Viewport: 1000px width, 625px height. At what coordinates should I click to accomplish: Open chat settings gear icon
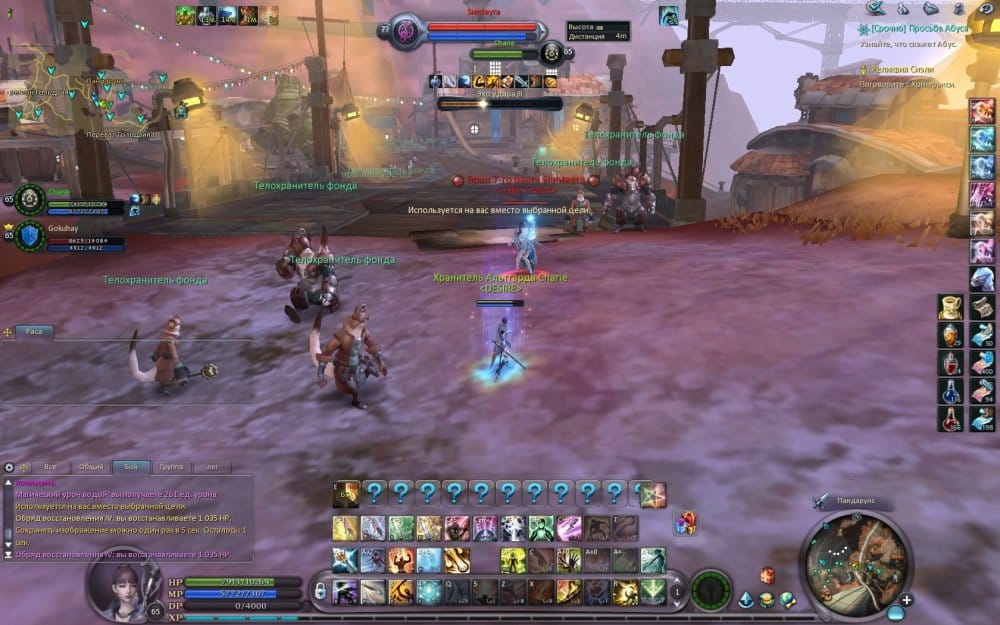tap(10, 467)
